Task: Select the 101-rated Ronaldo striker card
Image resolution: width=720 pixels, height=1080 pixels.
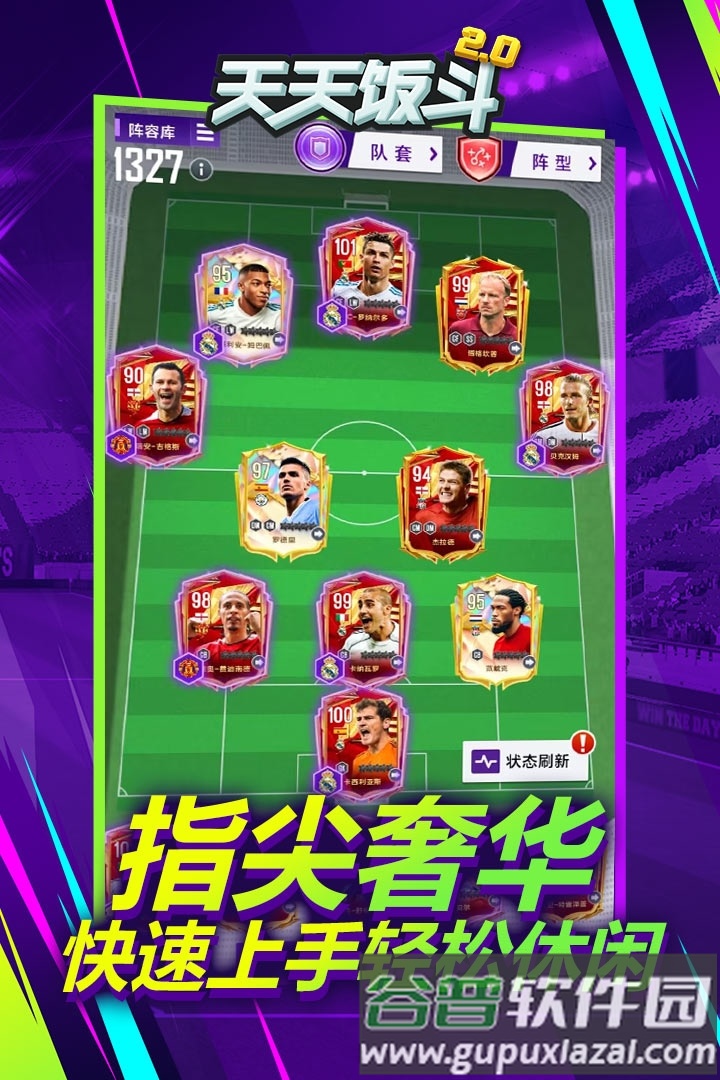Action: pos(365,276)
